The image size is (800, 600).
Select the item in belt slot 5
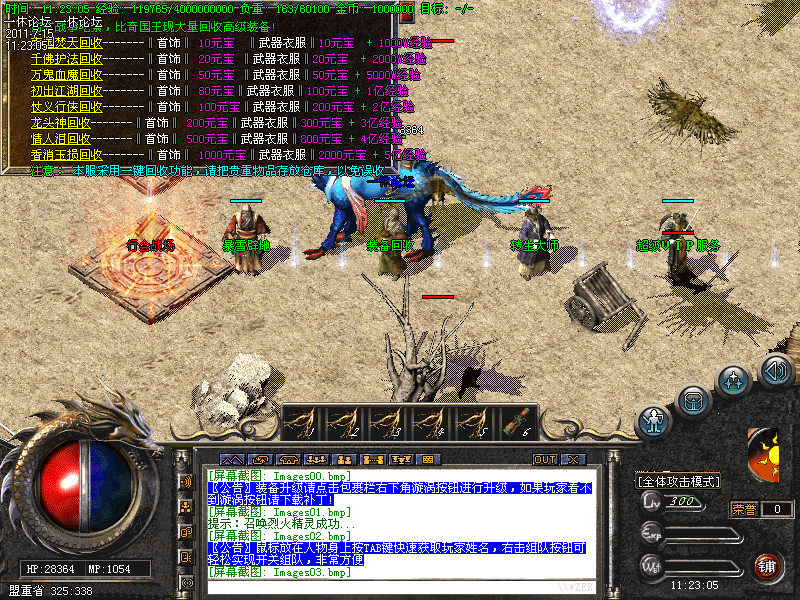pos(473,424)
